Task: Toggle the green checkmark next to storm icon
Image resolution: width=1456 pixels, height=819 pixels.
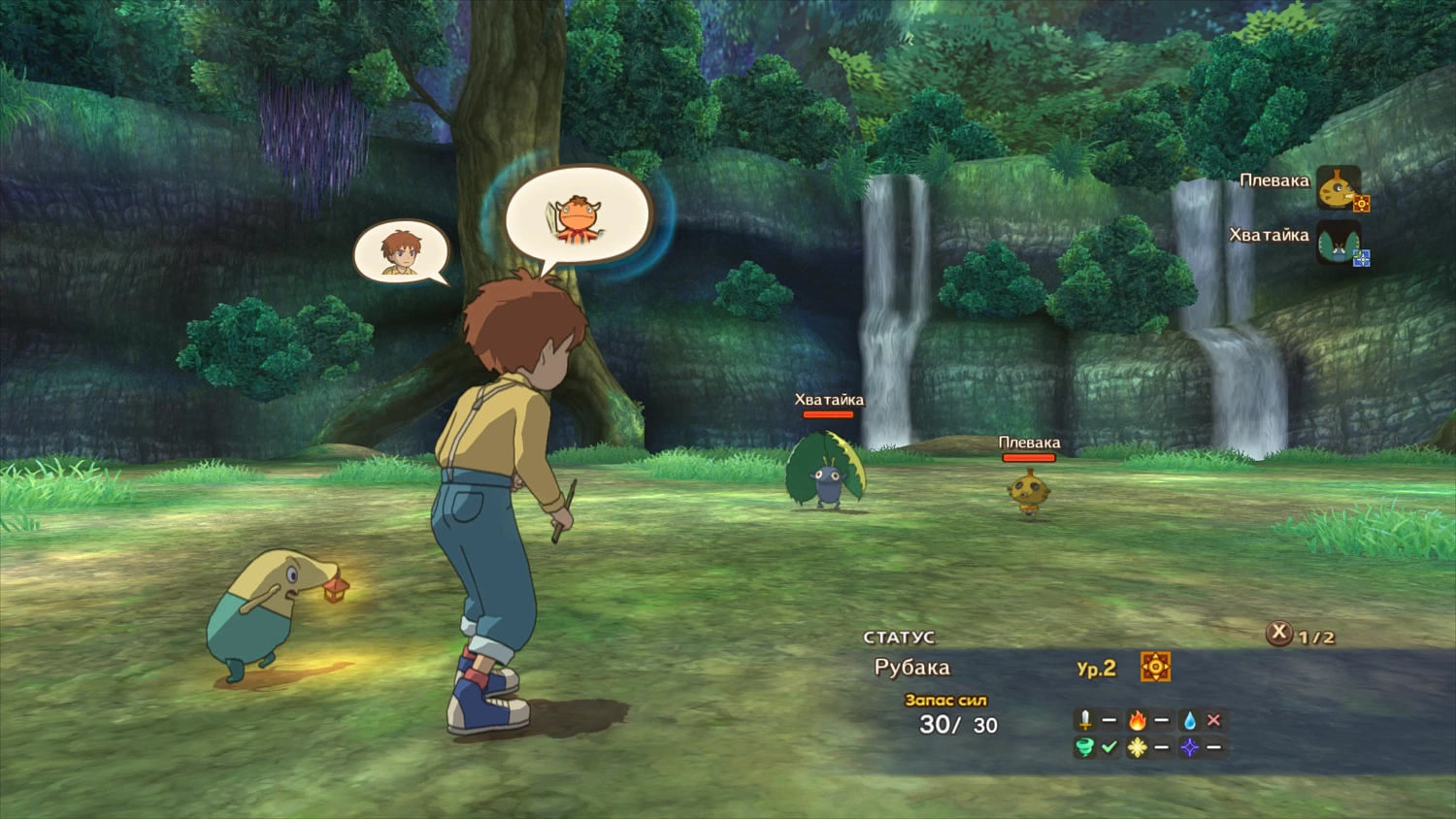Action: (x=1109, y=747)
